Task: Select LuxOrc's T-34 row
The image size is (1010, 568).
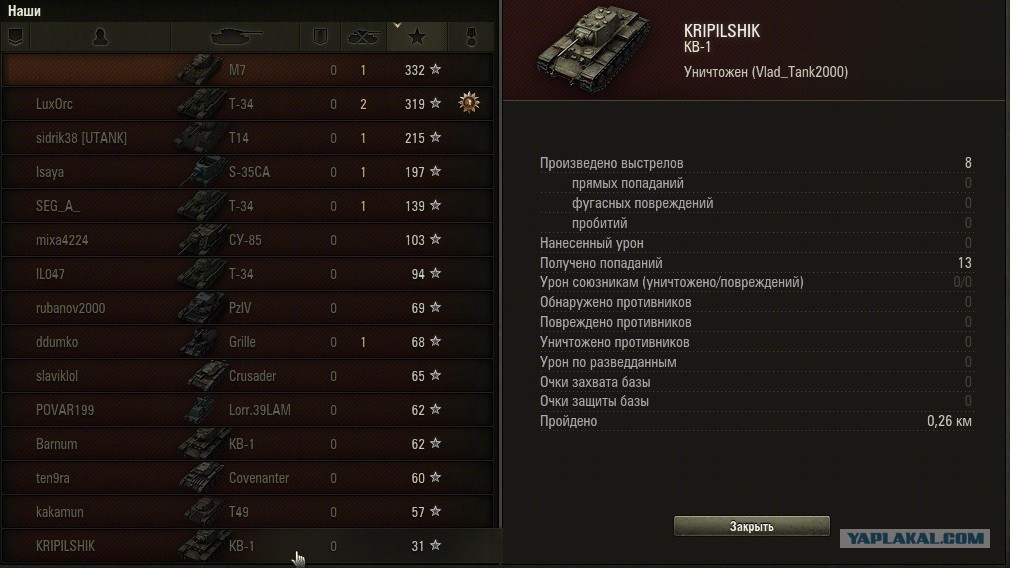Action: 248,104
